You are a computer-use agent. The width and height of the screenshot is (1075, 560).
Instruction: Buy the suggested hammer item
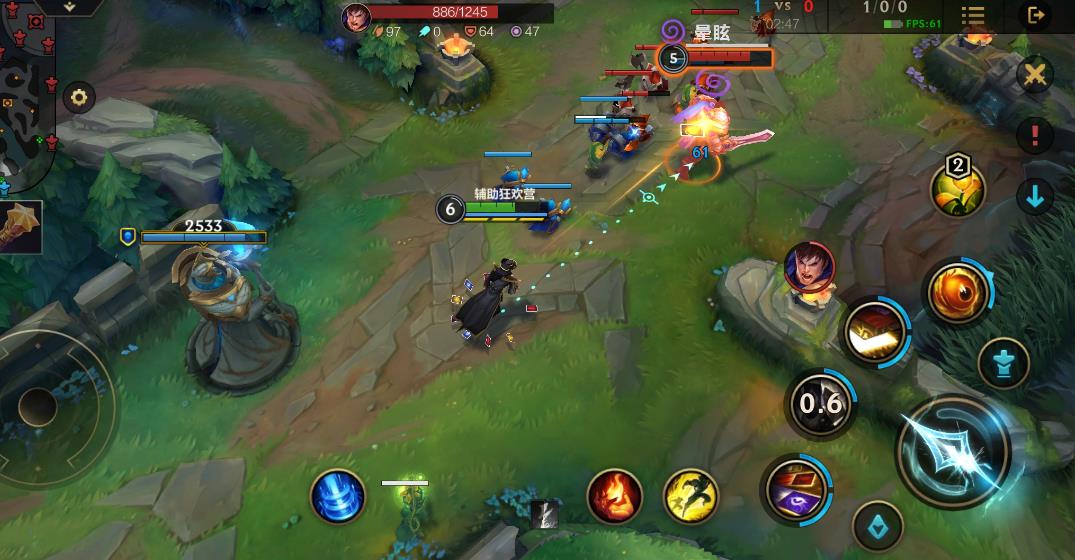point(20,226)
